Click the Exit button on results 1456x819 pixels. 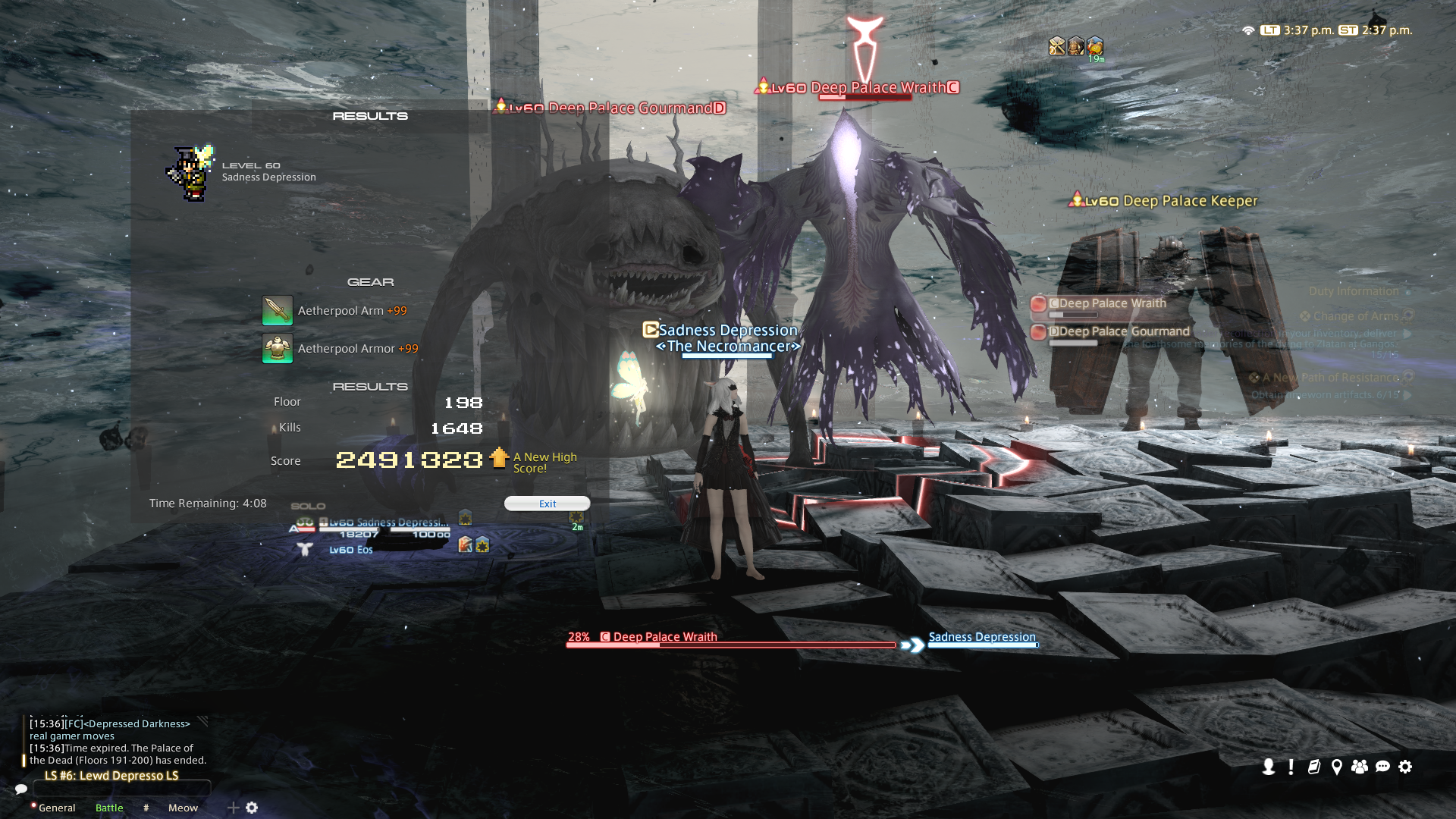click(547, 504)
